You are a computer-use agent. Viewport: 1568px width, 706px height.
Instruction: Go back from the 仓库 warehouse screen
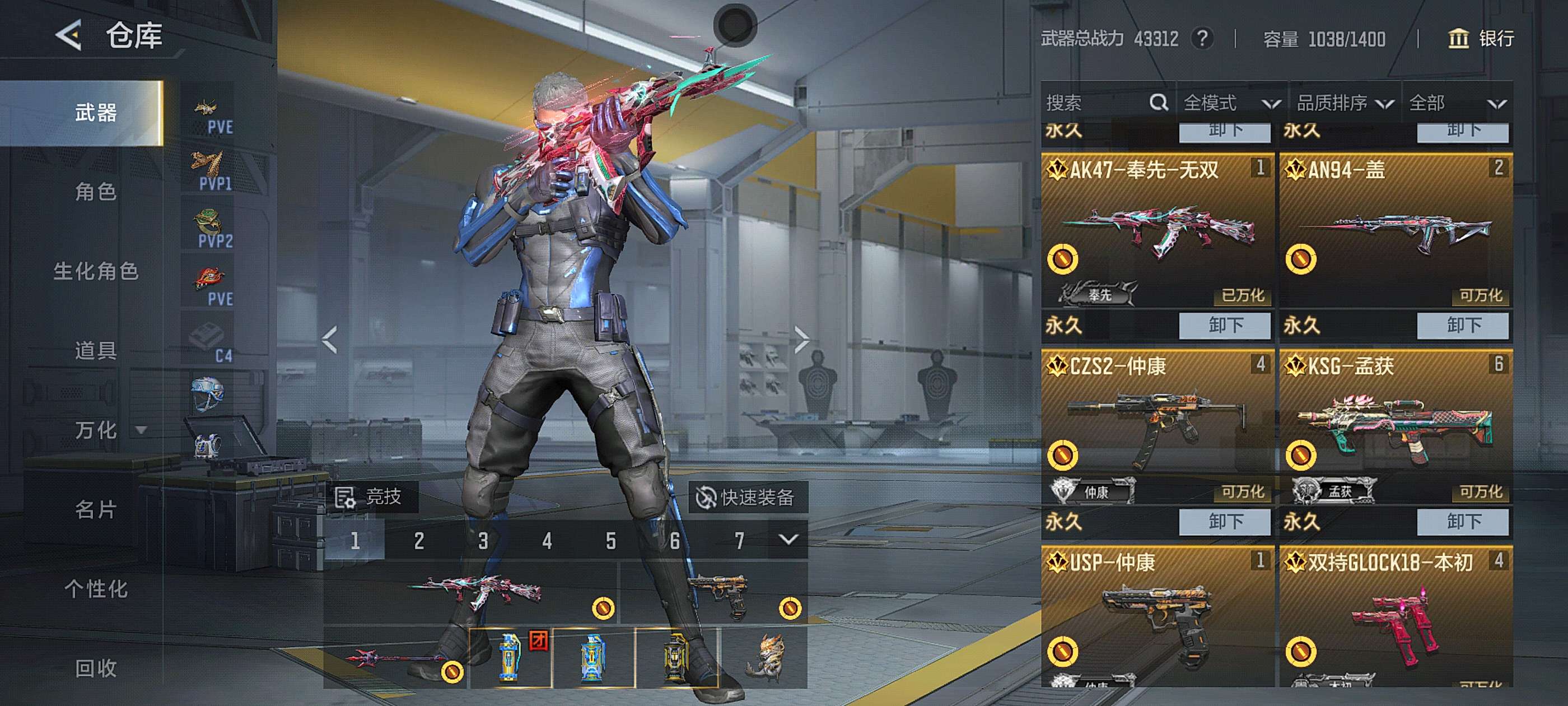[x=69, y=35]
